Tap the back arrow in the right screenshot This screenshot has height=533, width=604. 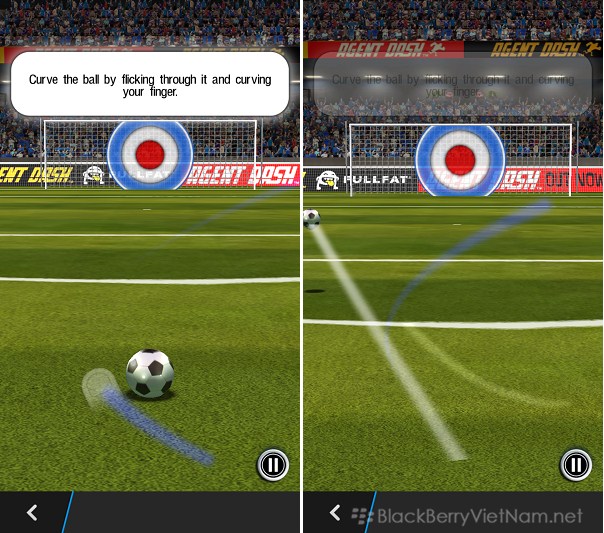(x=336, y=513)
